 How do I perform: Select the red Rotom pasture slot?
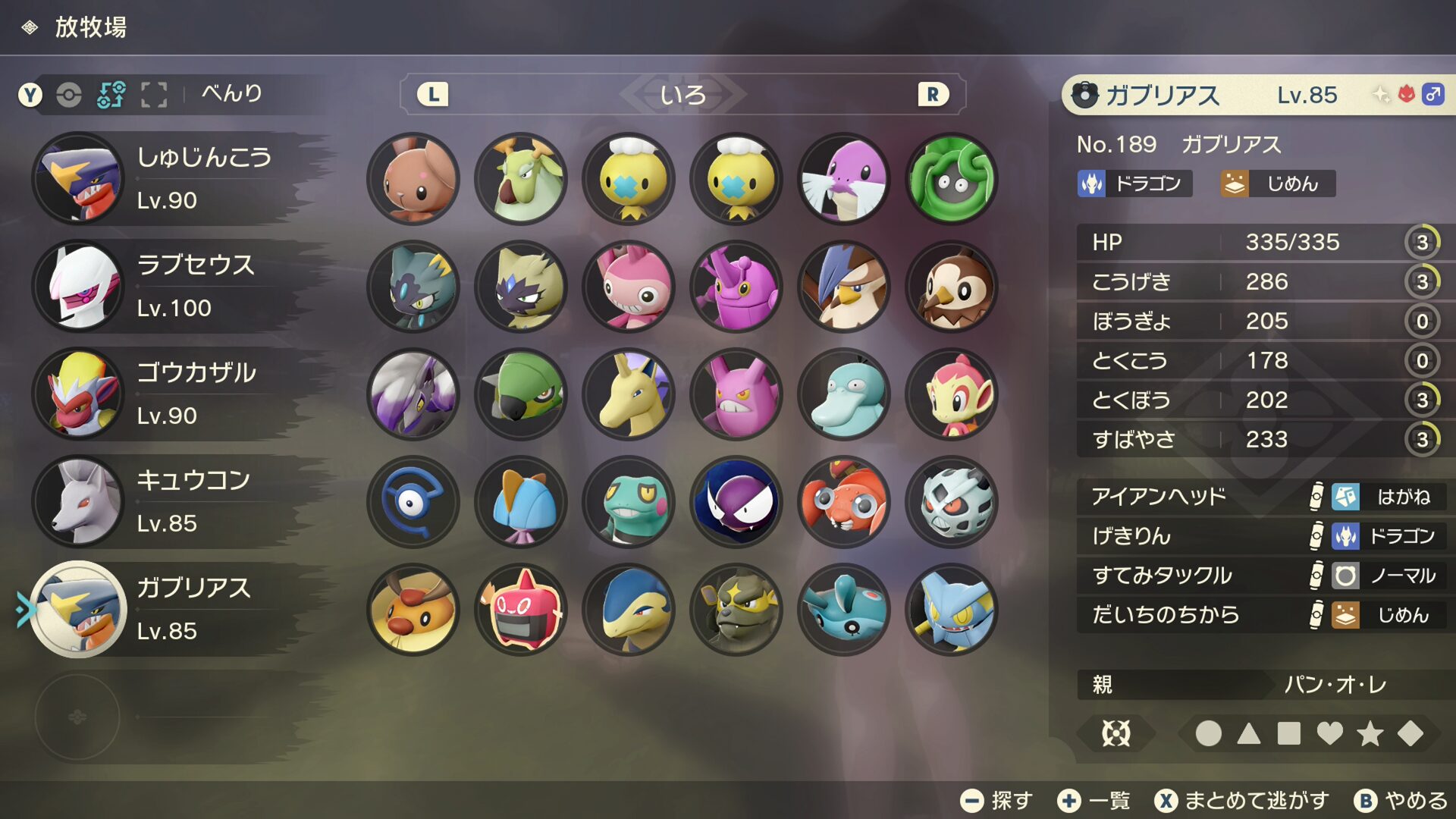pyautogui.click(x=522, y=610)
